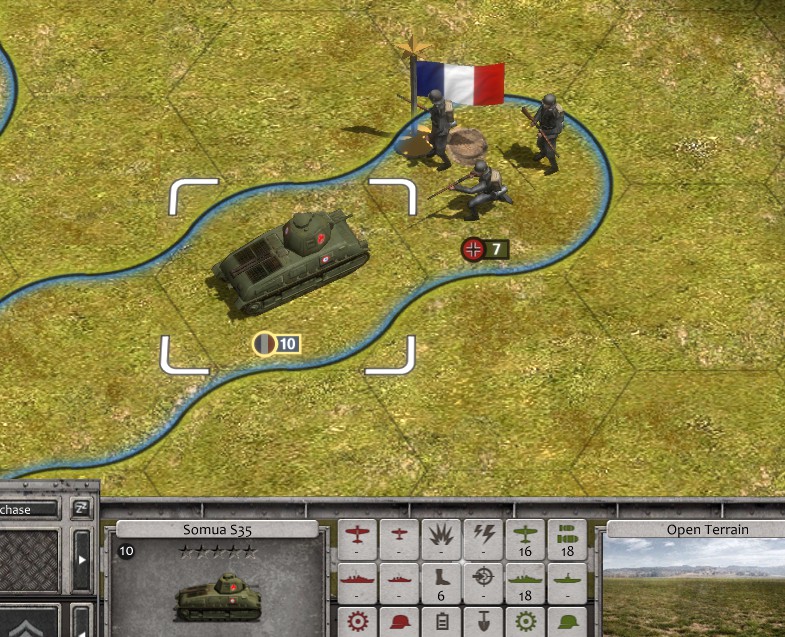Image resolution: width=785 pixels, height=637 pixels.
Task: Click the sleep Z button
Action: tap(82, 509)
